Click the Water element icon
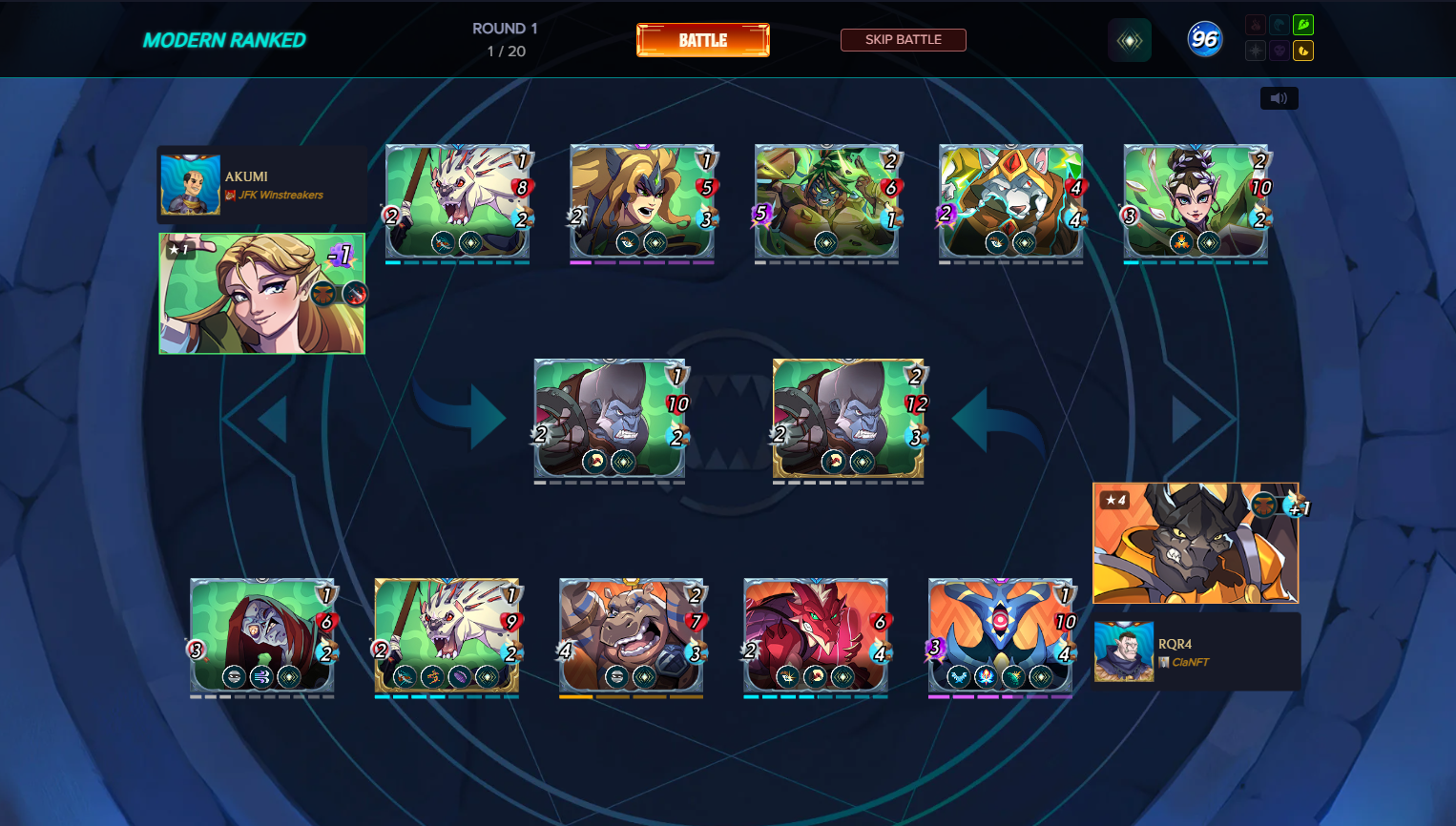1456x826 pixels. pyautogui.click(x=1279, y=25)
